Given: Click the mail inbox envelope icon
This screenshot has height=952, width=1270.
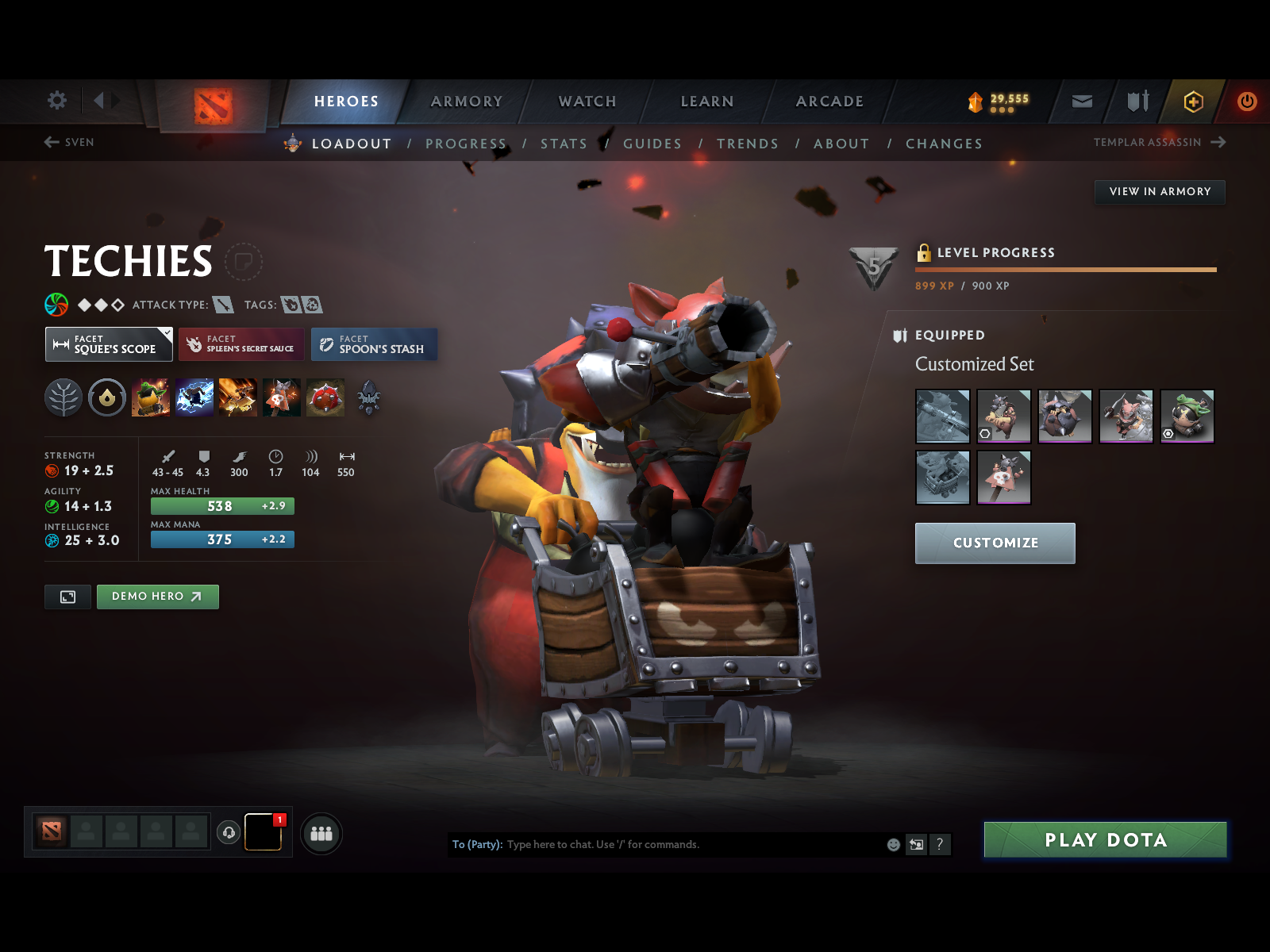Looking at the screenshot, I should pos(1081,102).
